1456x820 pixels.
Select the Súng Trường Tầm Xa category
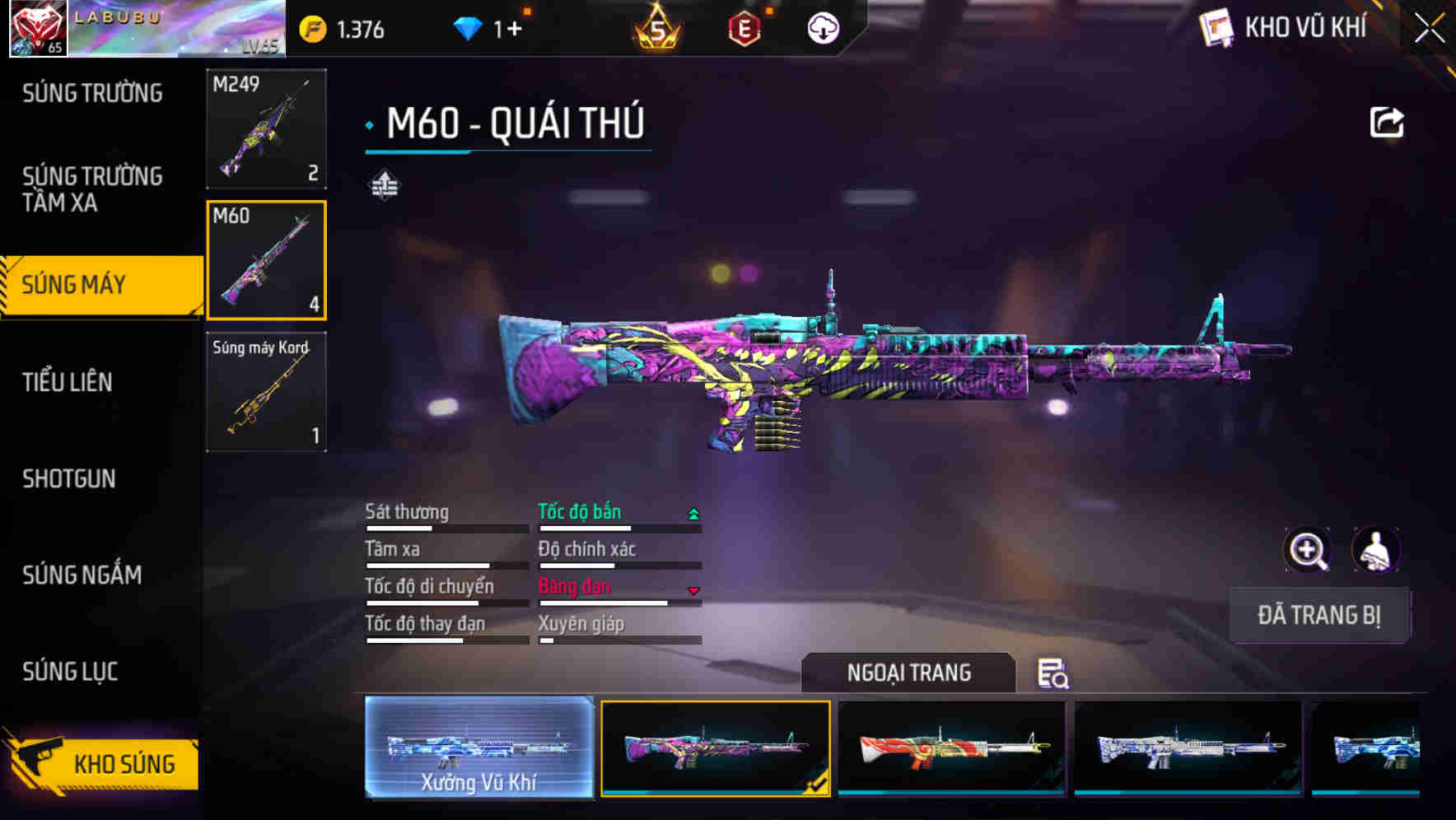(92, 189)
